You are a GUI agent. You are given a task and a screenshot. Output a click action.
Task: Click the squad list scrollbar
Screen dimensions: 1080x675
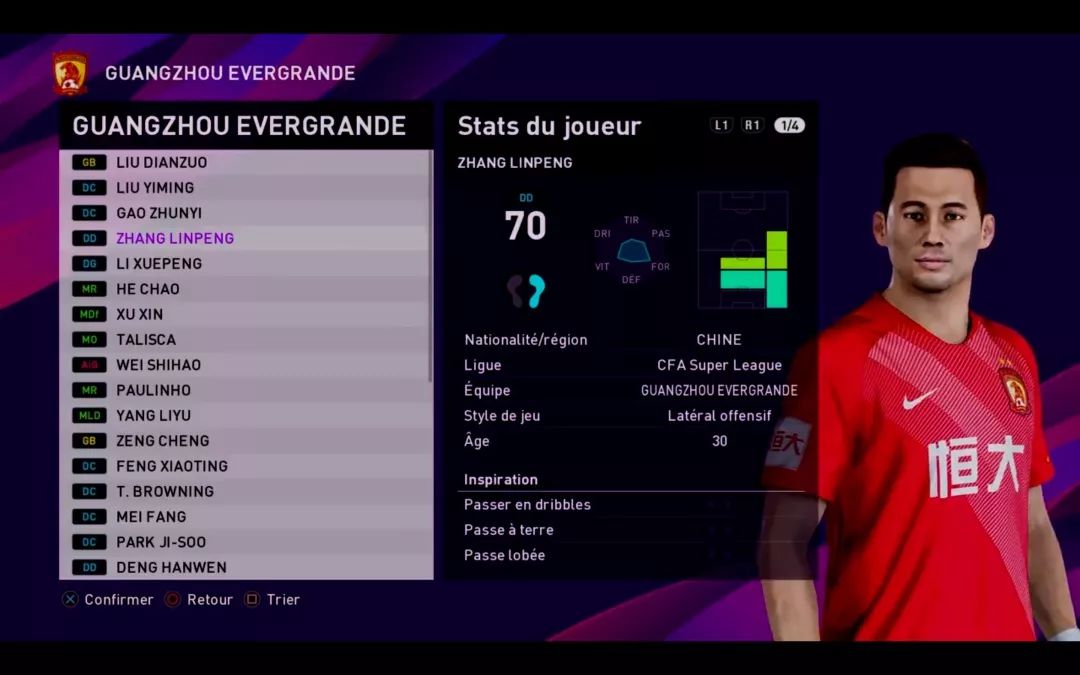point(431,265)
